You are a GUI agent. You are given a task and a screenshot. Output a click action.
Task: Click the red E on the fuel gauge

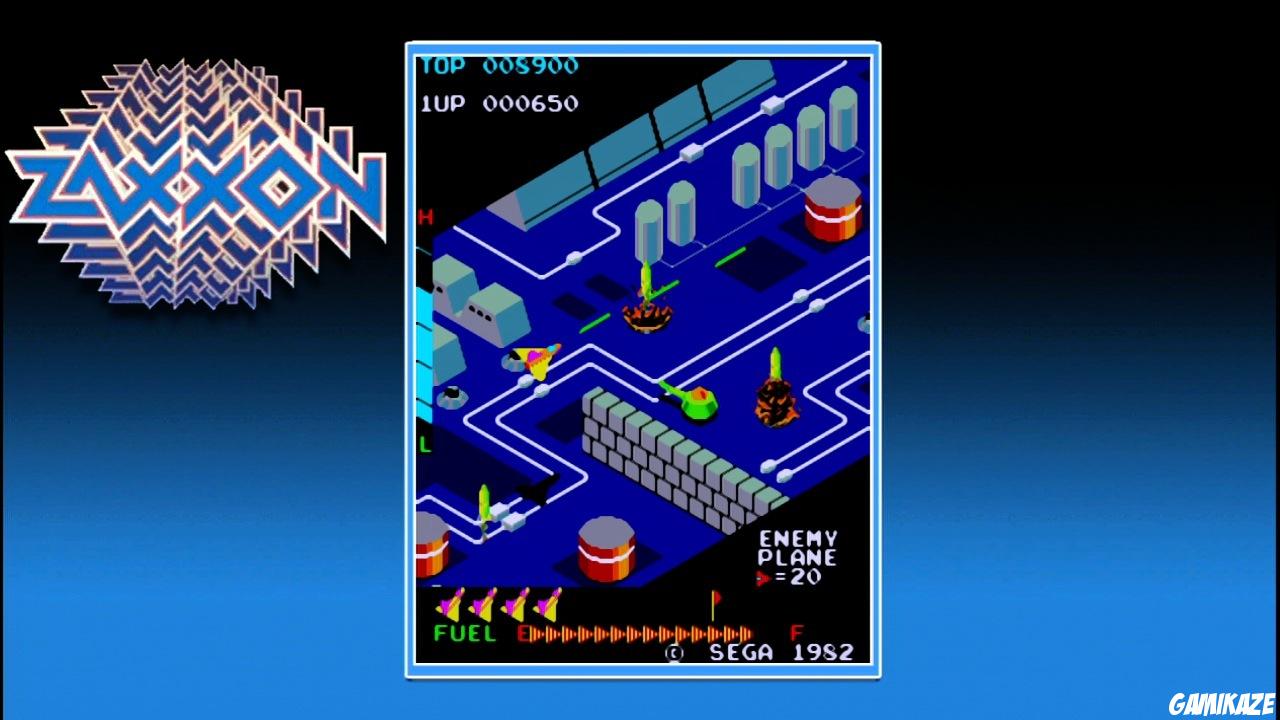[524, 632]
